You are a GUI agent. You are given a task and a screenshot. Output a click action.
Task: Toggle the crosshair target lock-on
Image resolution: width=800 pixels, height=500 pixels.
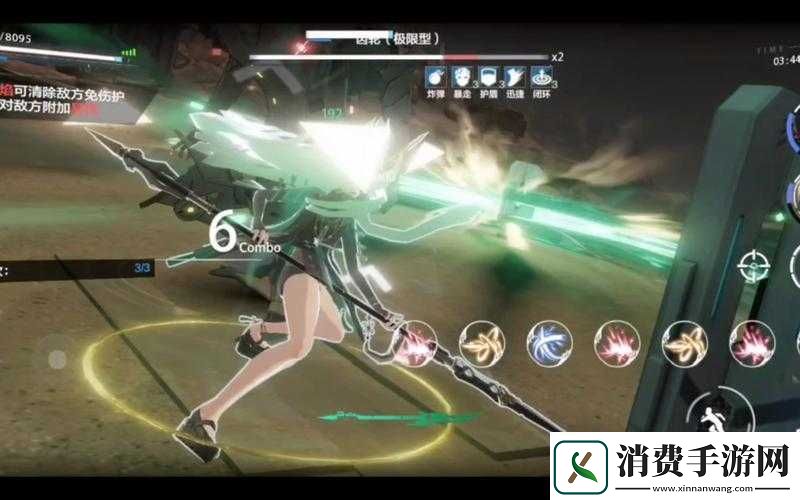point(754,266)
